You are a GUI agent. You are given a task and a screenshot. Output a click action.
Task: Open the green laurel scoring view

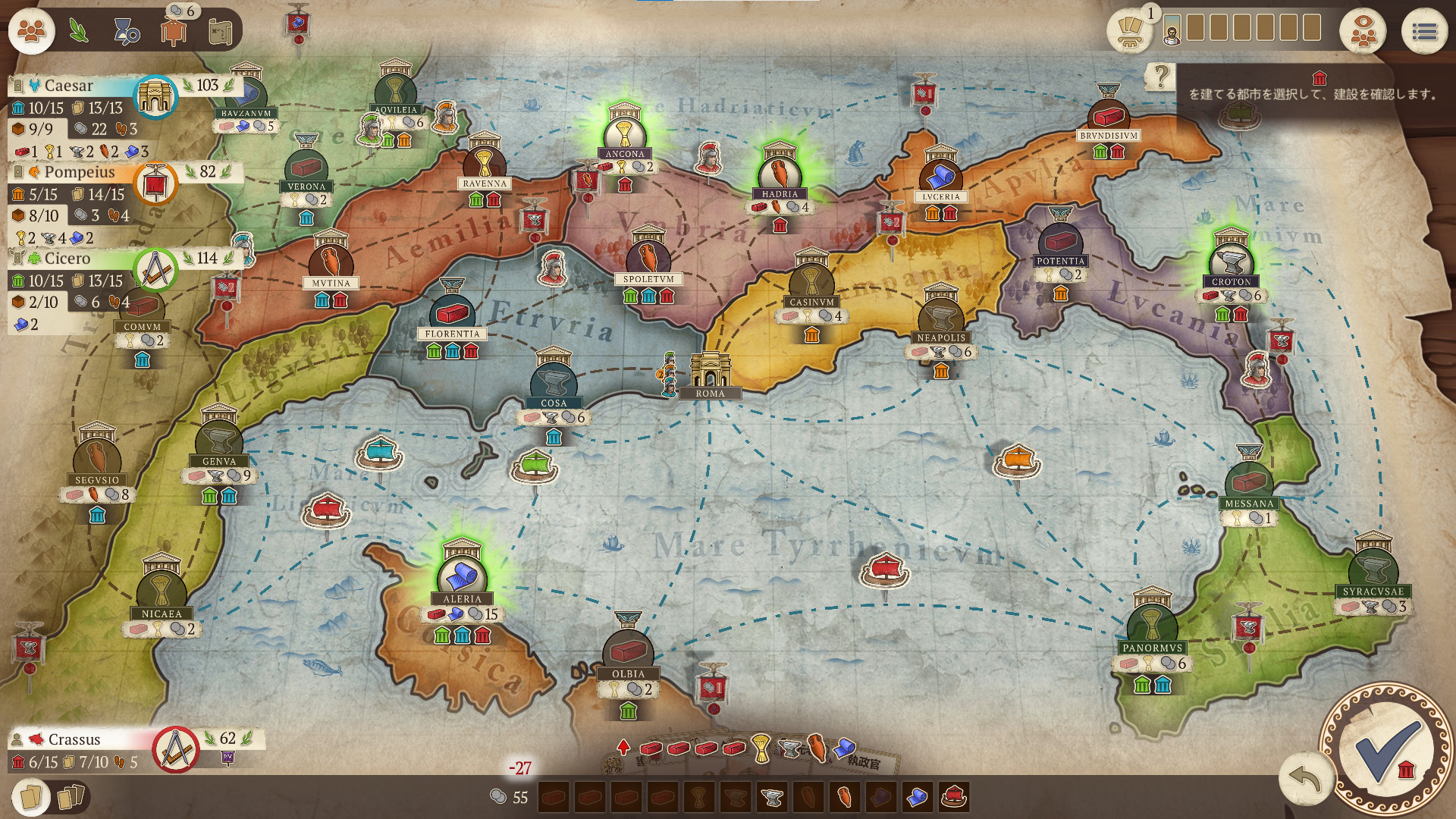(79, 31)
